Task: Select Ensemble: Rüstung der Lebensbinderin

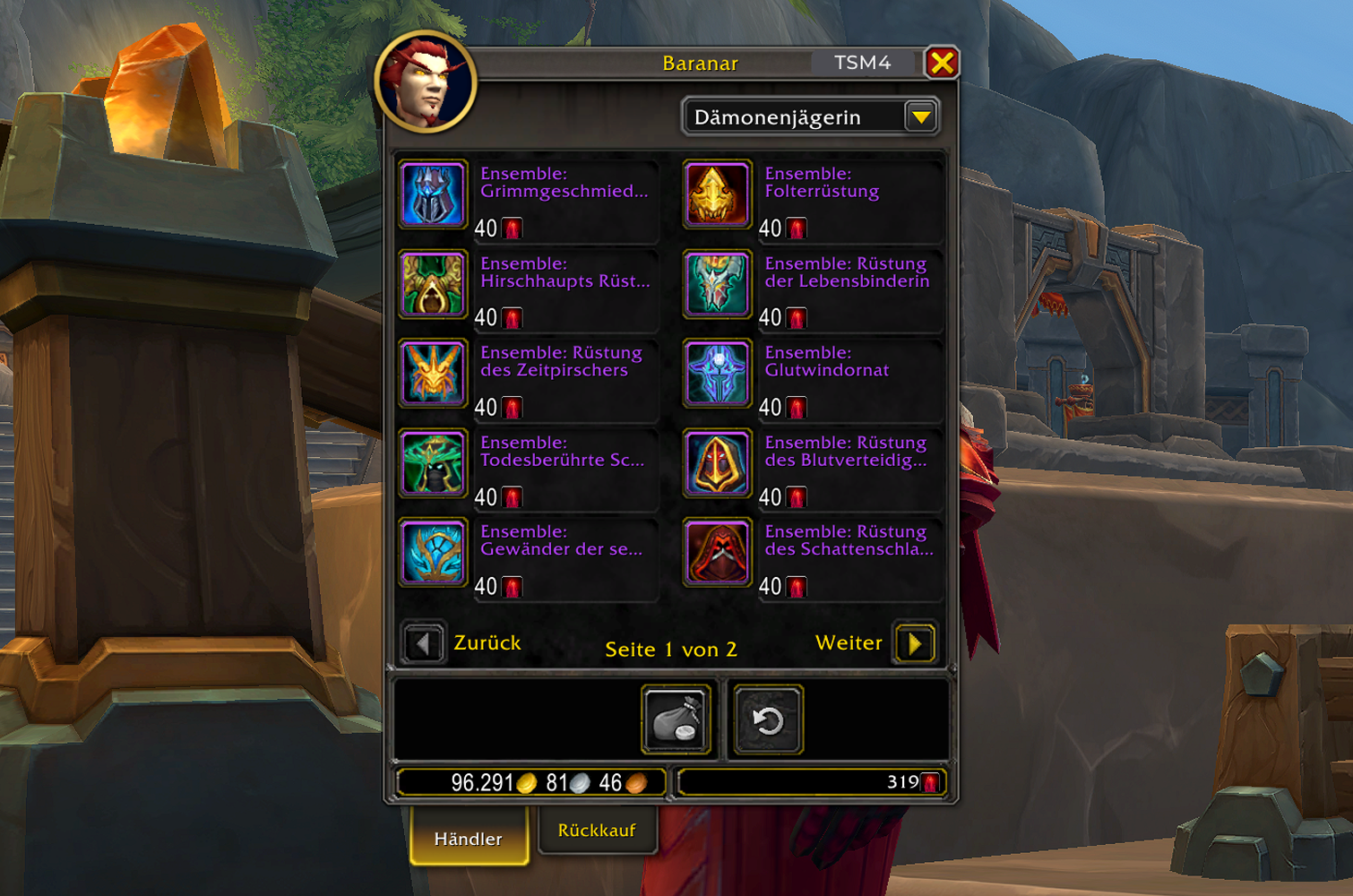Action: click(717, 284)
